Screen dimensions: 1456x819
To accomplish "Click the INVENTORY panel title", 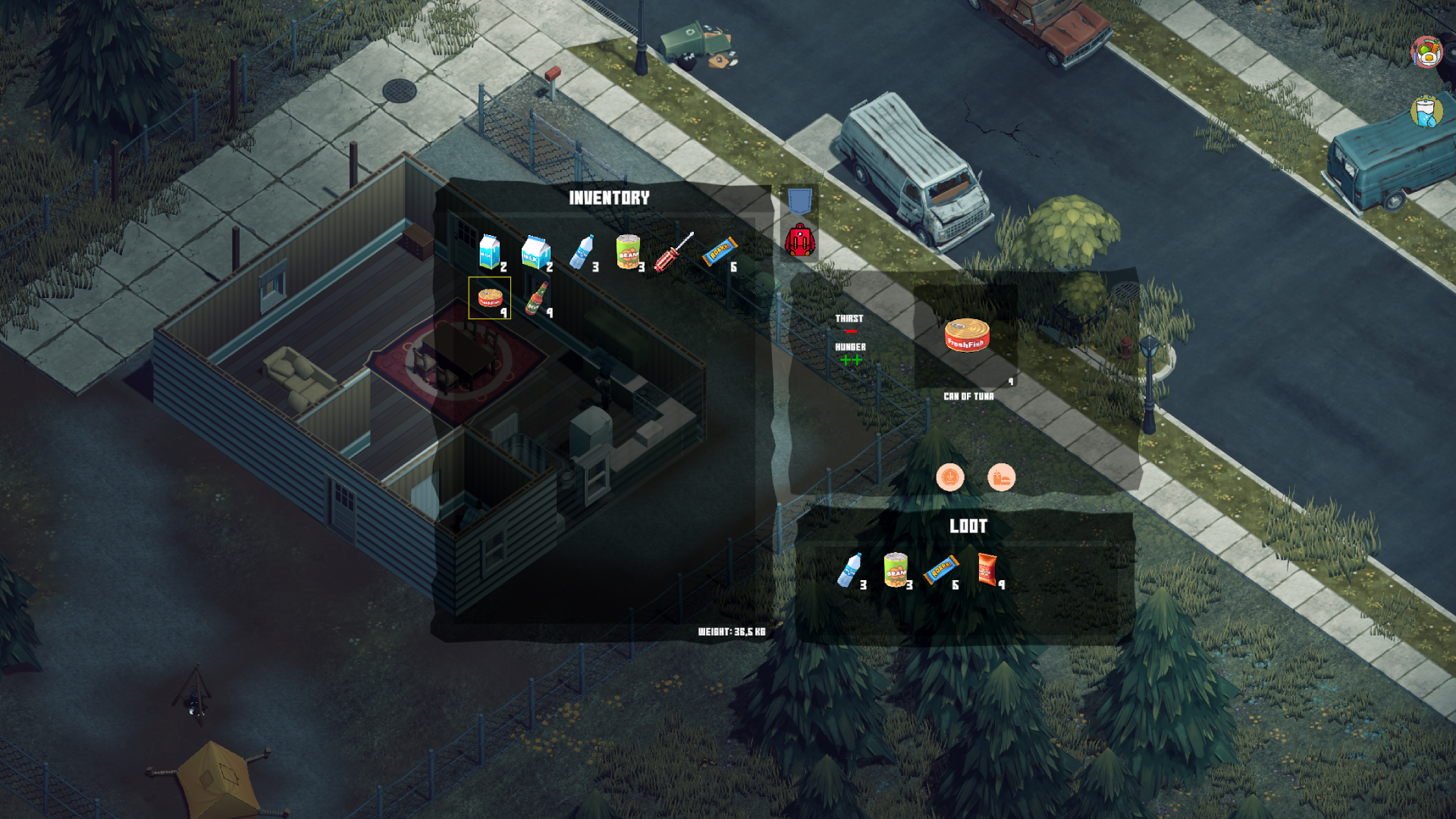I will [610, 198].
